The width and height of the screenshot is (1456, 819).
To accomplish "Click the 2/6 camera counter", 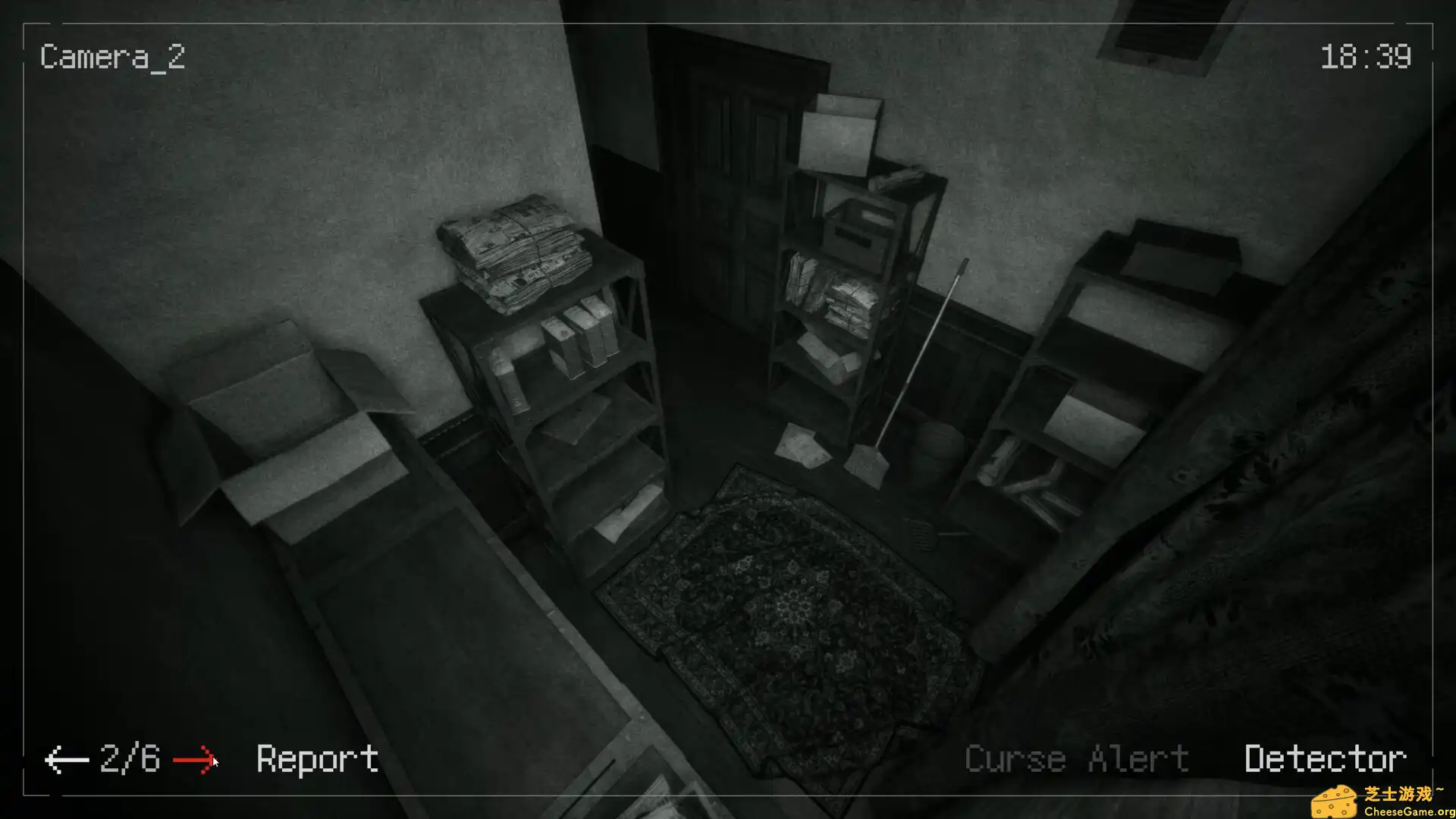I will click(129, 756).
